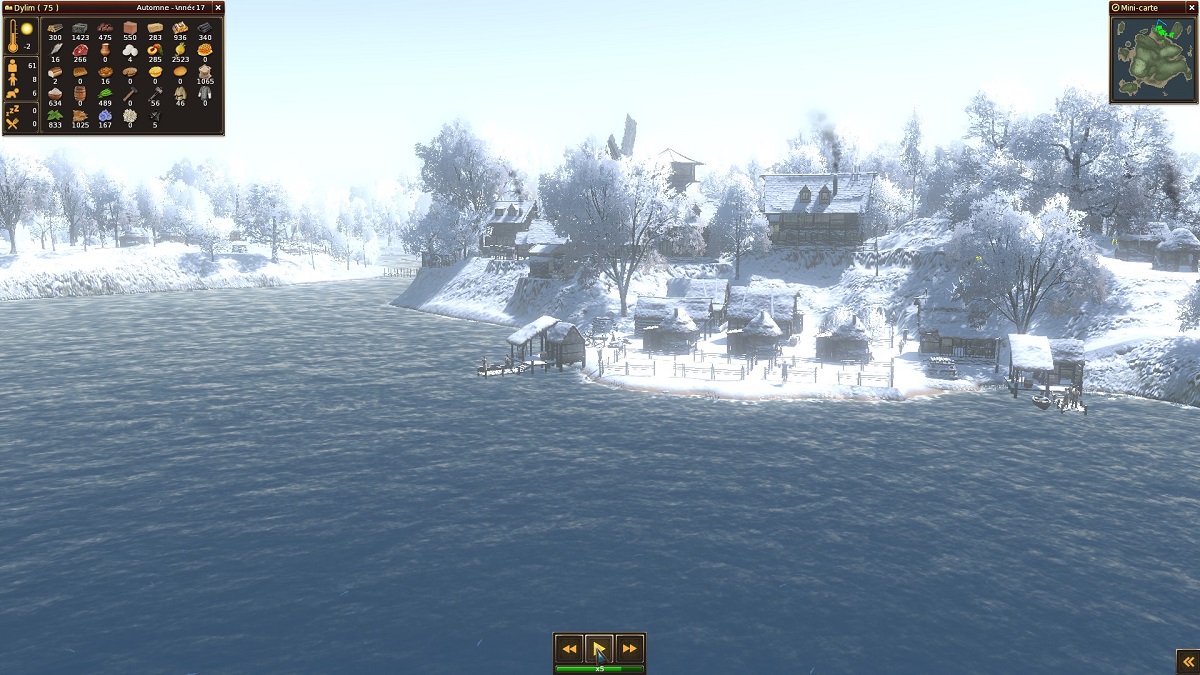Toggle the play button in speed controls

599,649
